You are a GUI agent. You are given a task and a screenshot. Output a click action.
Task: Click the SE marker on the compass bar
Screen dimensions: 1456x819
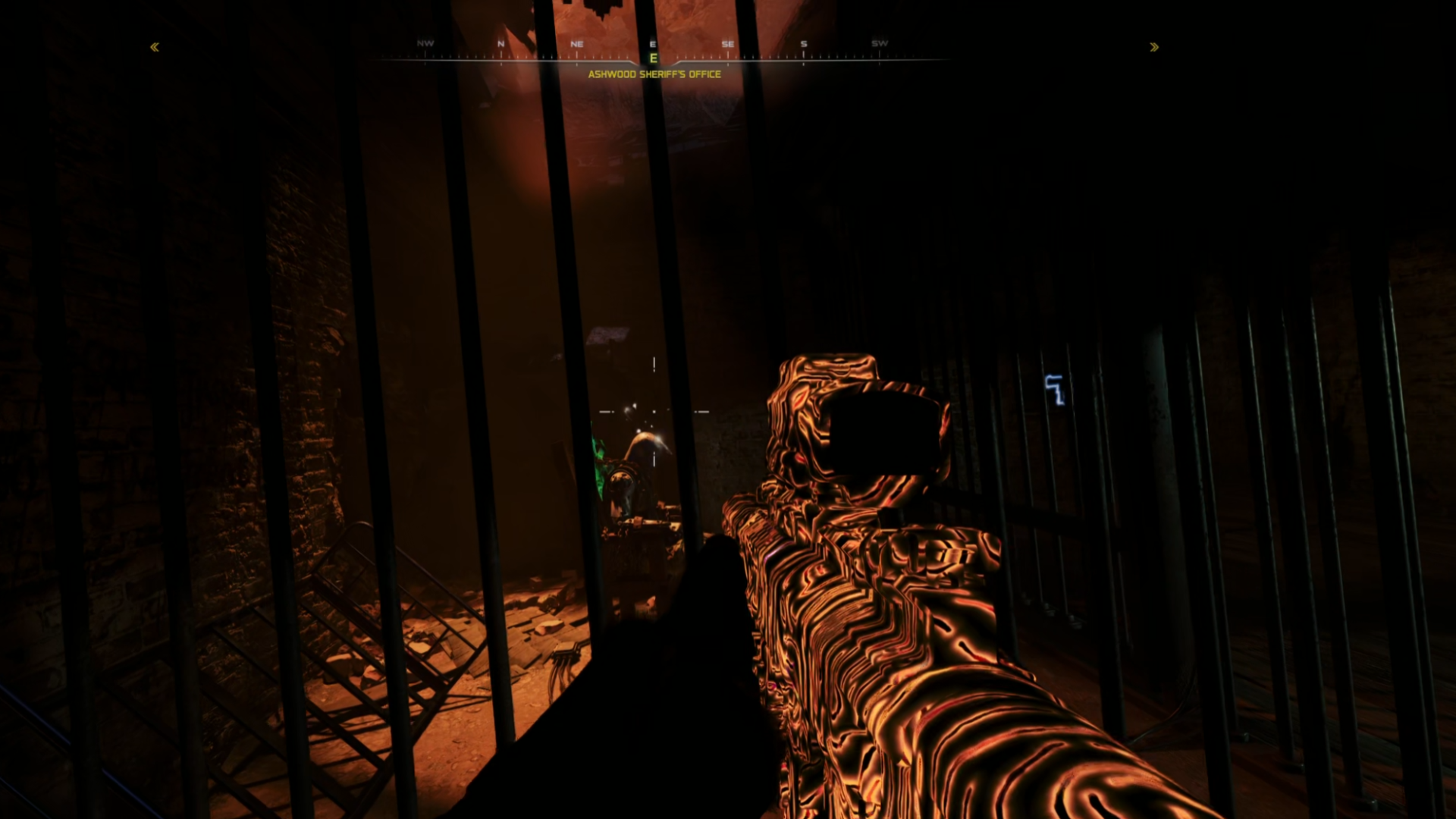tap(728, 44)
